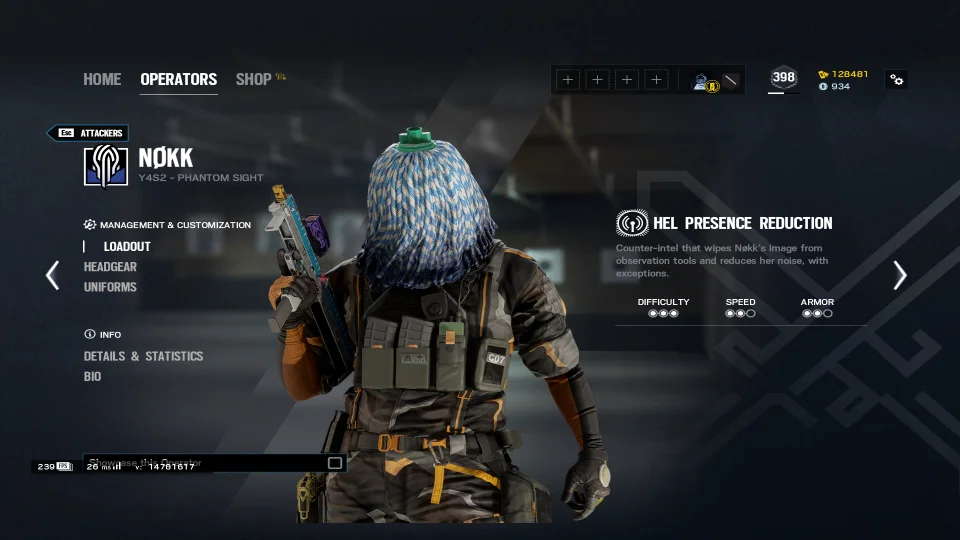Toggle the Showcase this Operator checkbox

pyautogui.click(x=335, y=463)
